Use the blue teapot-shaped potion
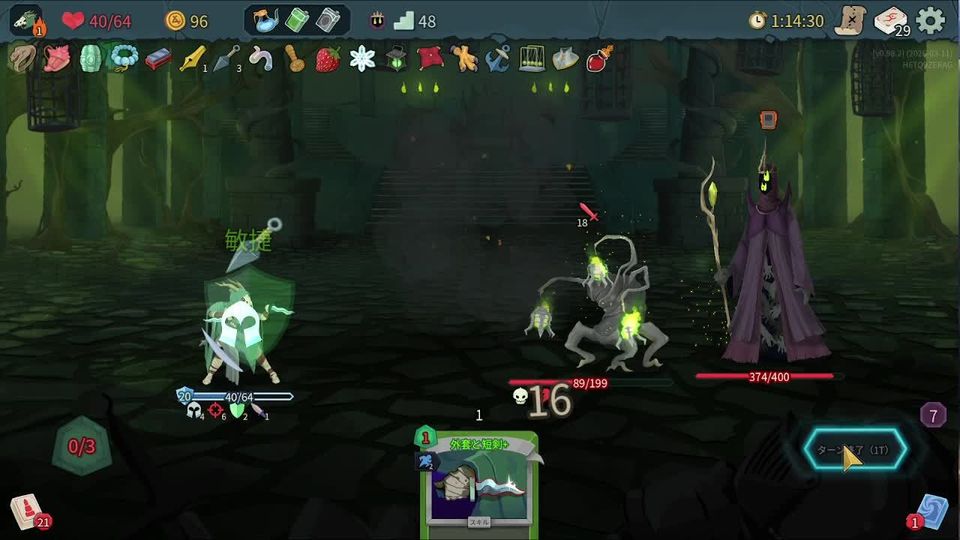 (267, 20)
